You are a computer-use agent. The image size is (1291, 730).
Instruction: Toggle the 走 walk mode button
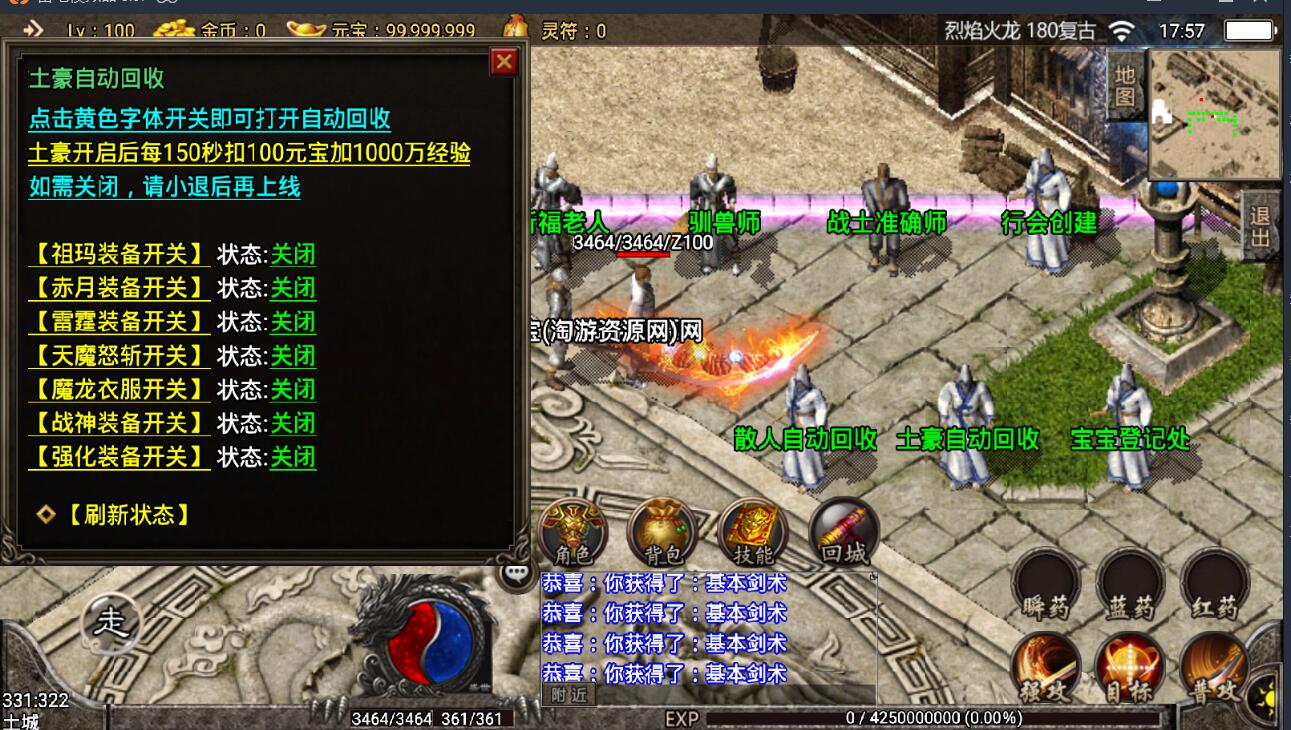110,622
